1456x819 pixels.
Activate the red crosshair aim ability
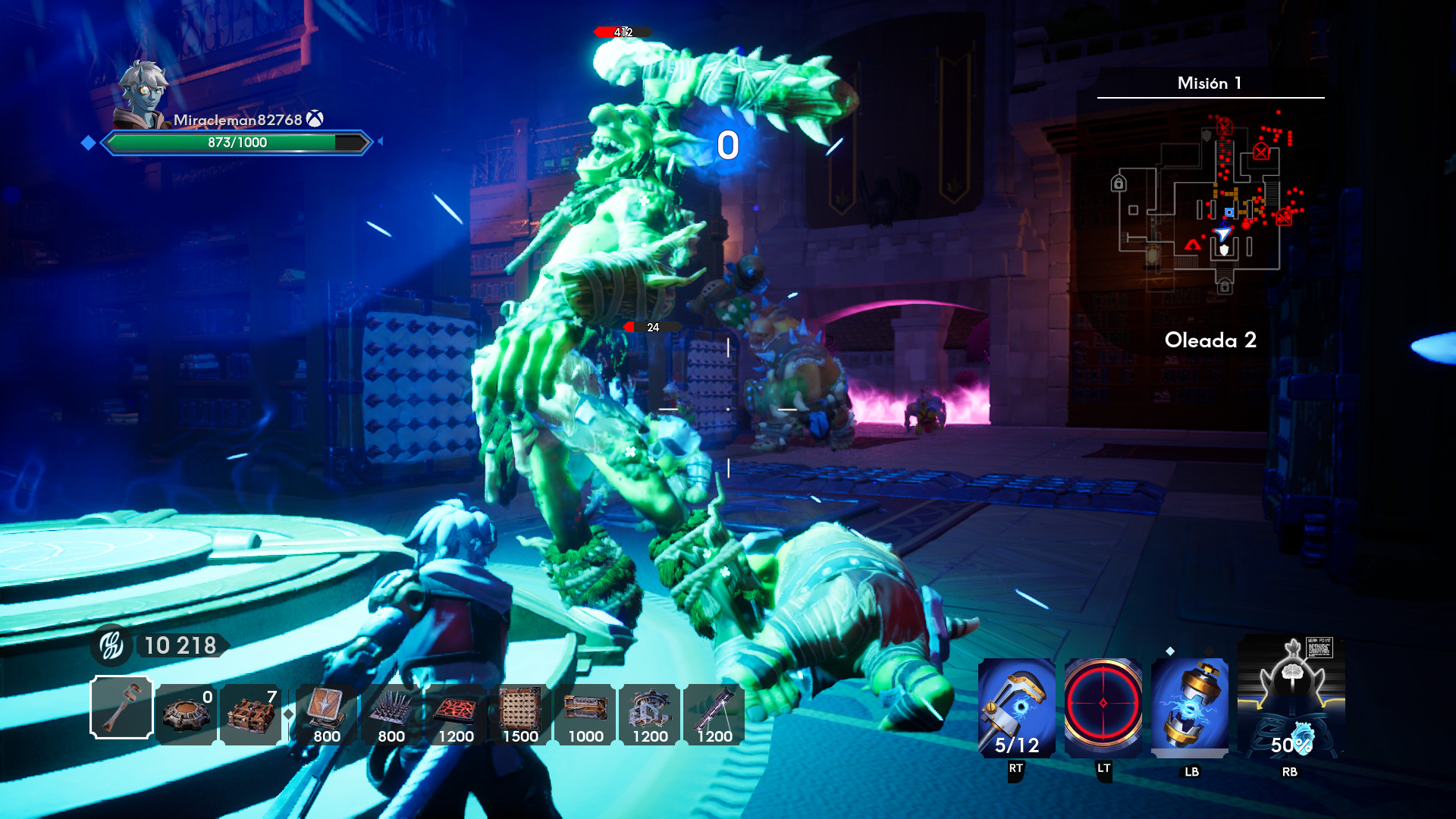(1103, 704)
